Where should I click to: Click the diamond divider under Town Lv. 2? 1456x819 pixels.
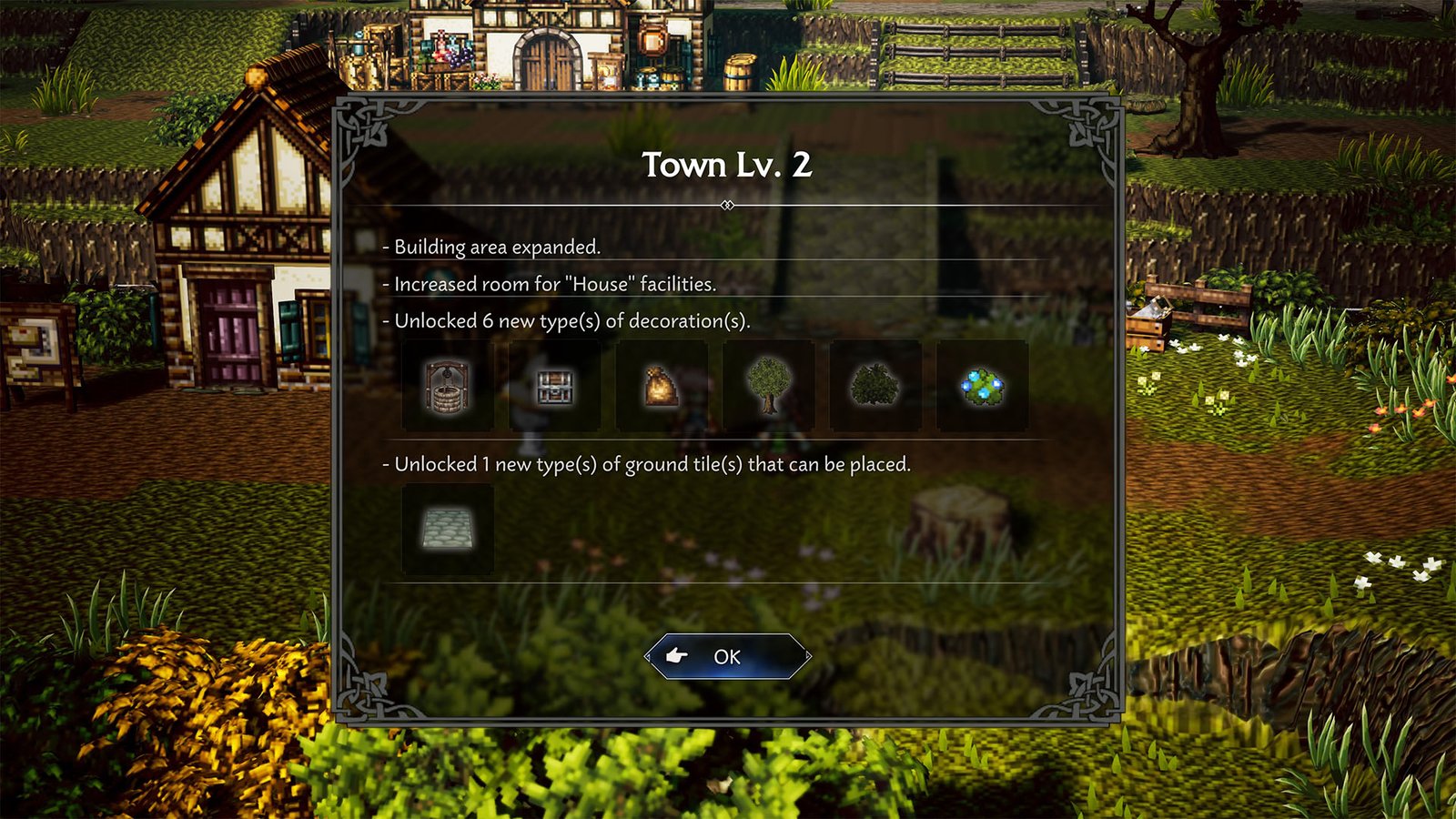[726, 206]
